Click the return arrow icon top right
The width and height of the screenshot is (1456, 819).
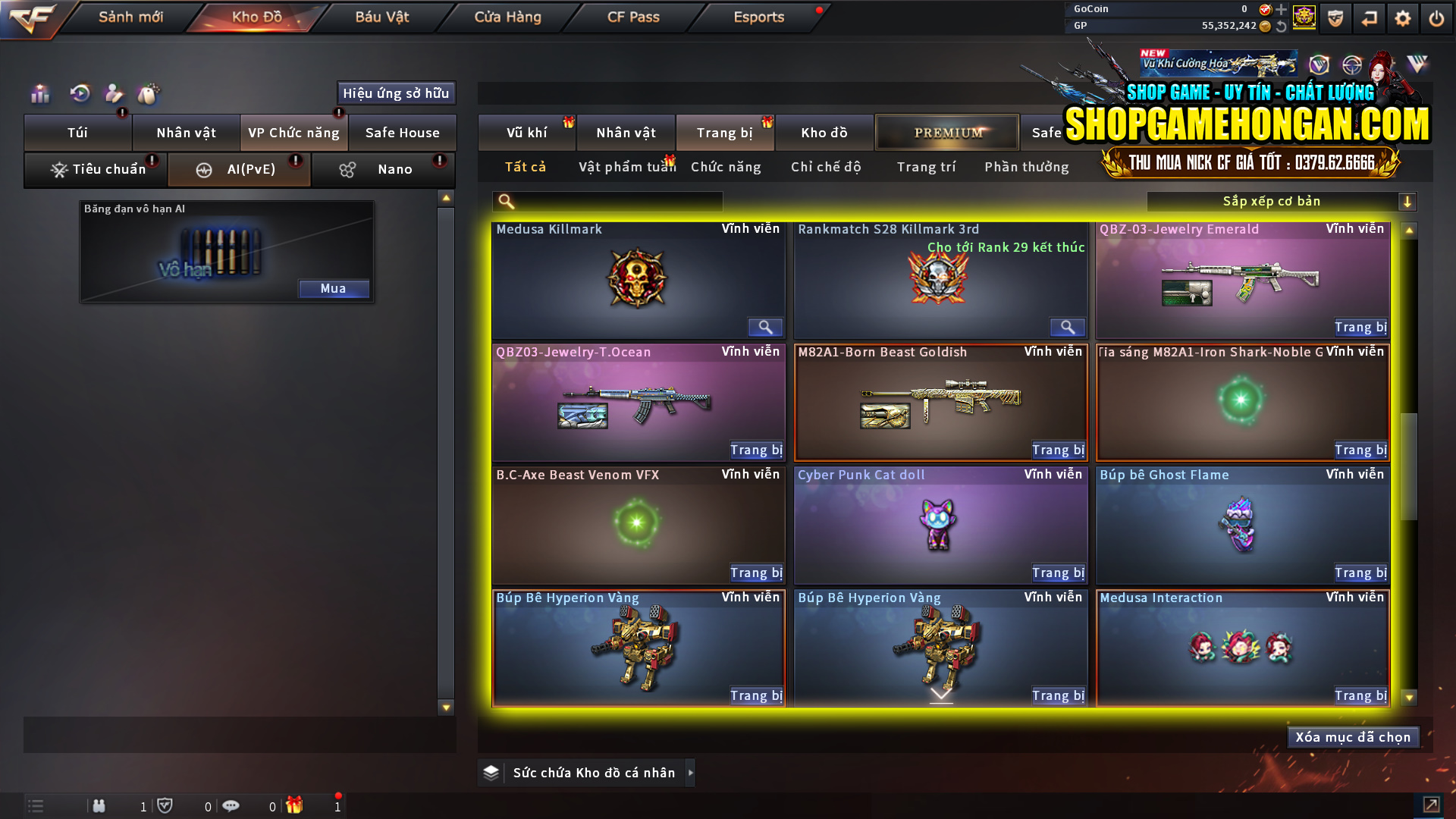tap(1370, 17)
